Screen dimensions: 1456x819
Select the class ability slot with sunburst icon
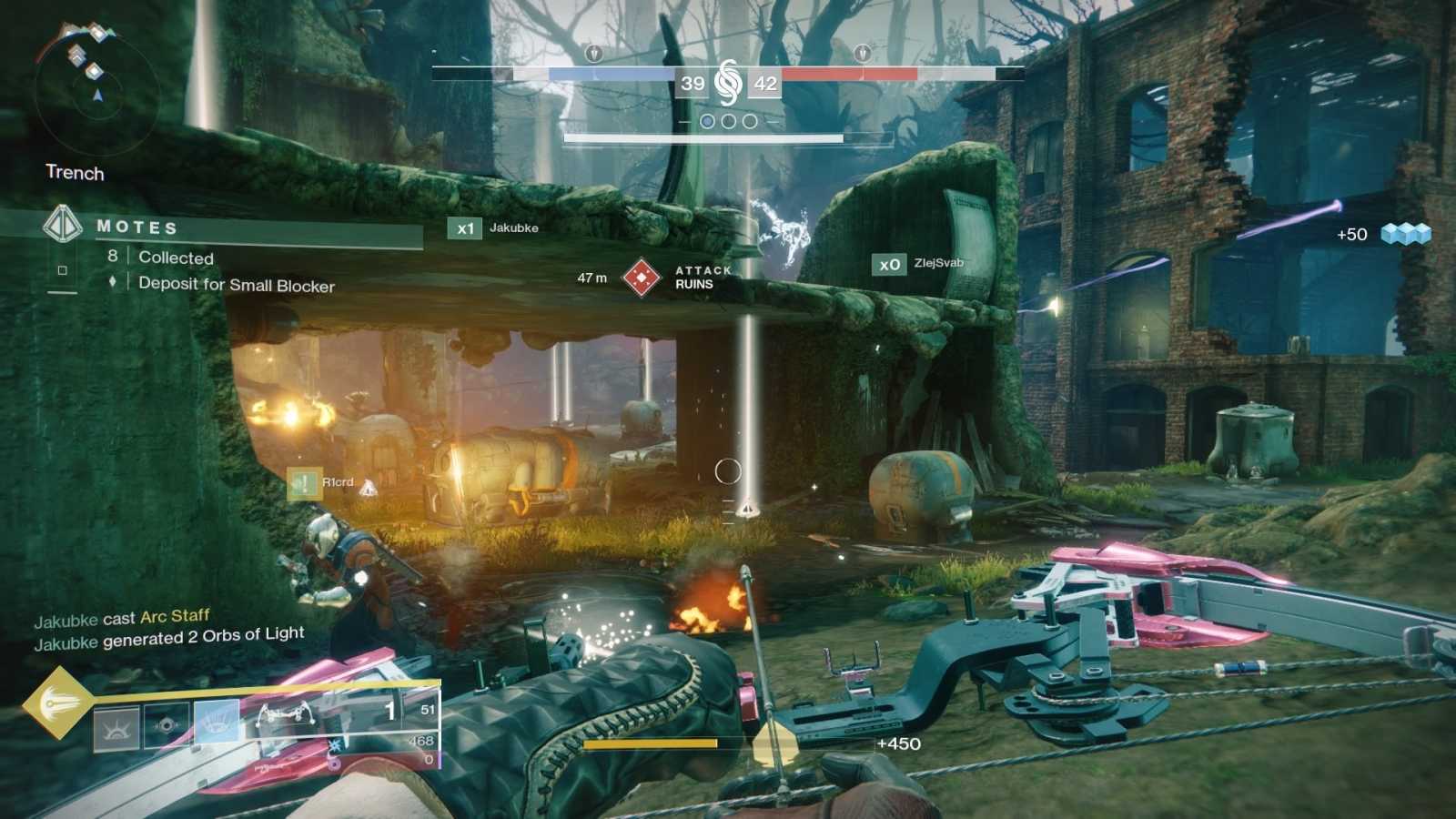point(117,727)
